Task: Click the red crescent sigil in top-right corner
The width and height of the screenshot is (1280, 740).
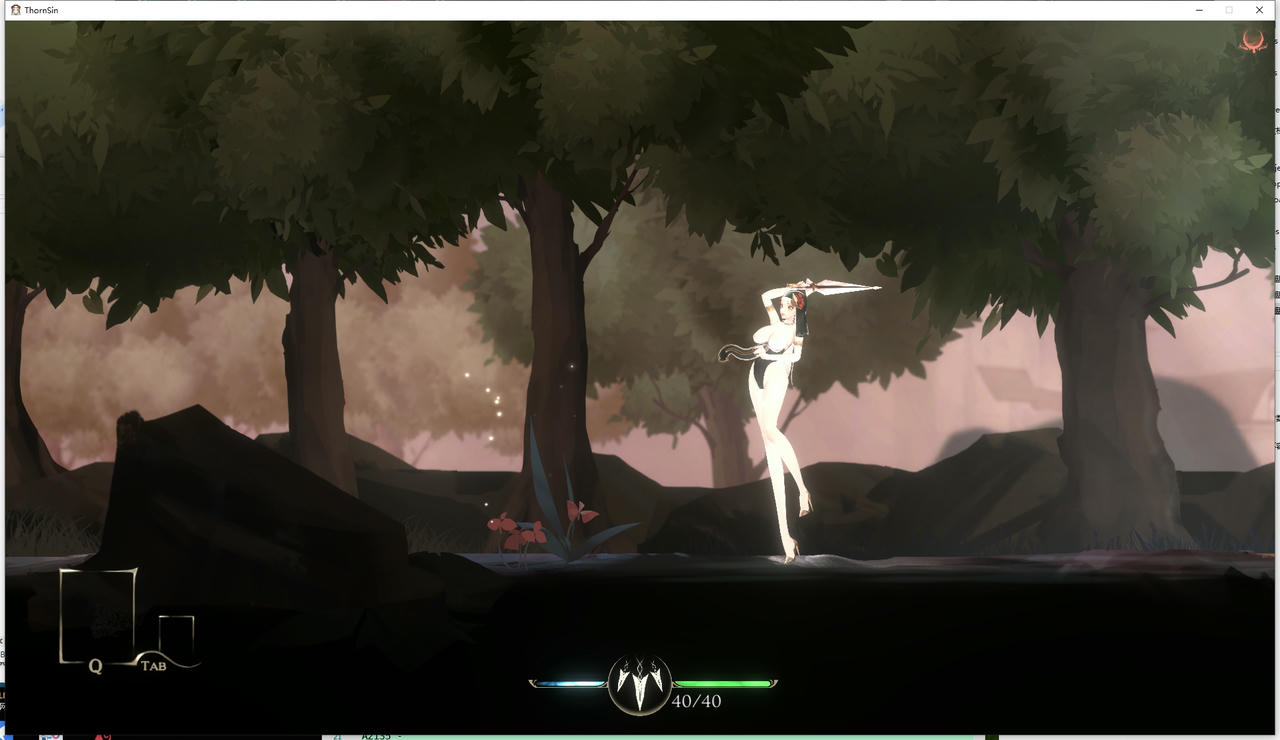Action: (1251, 42)
